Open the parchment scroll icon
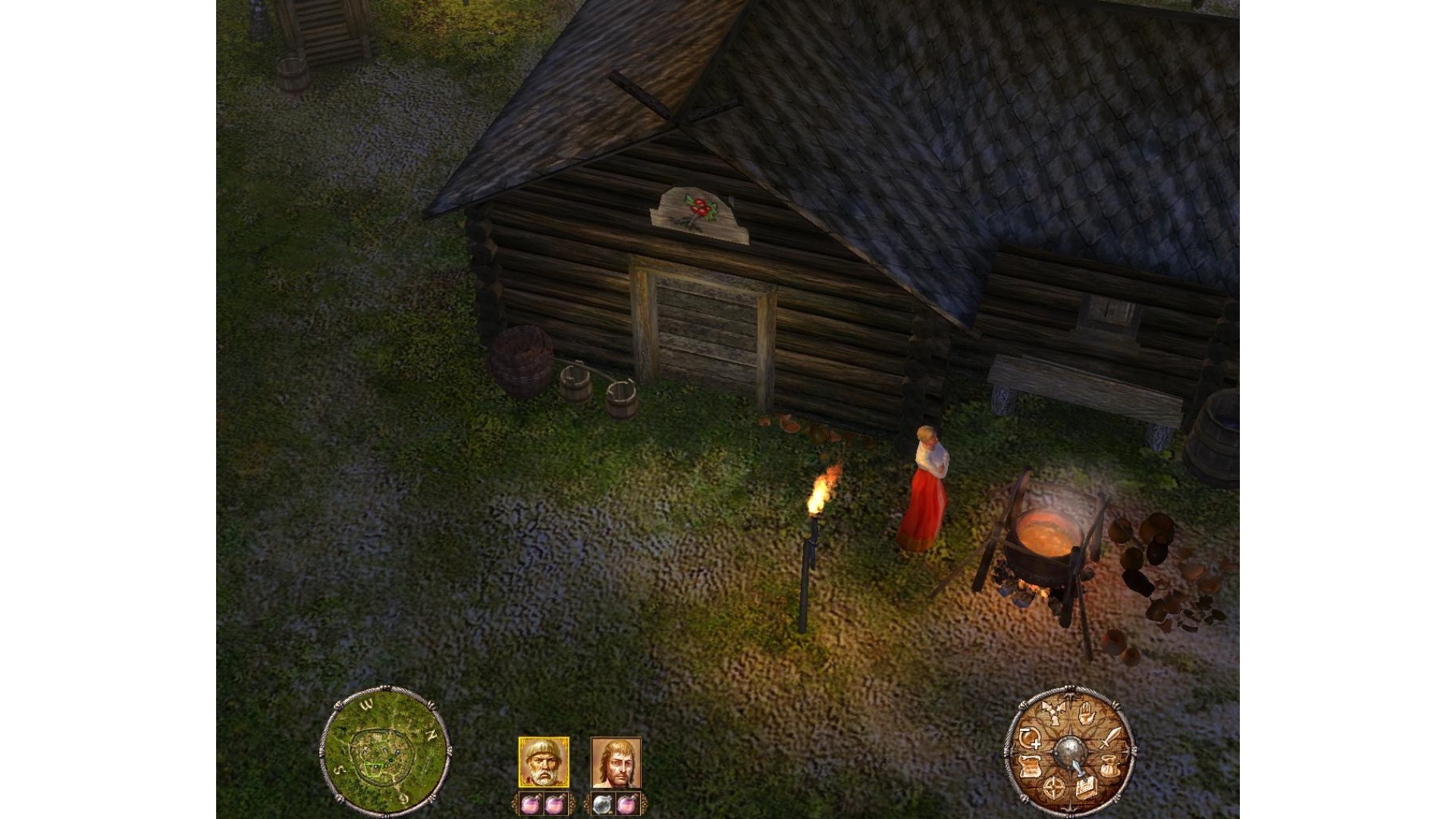 click(x=1030, y=767)
